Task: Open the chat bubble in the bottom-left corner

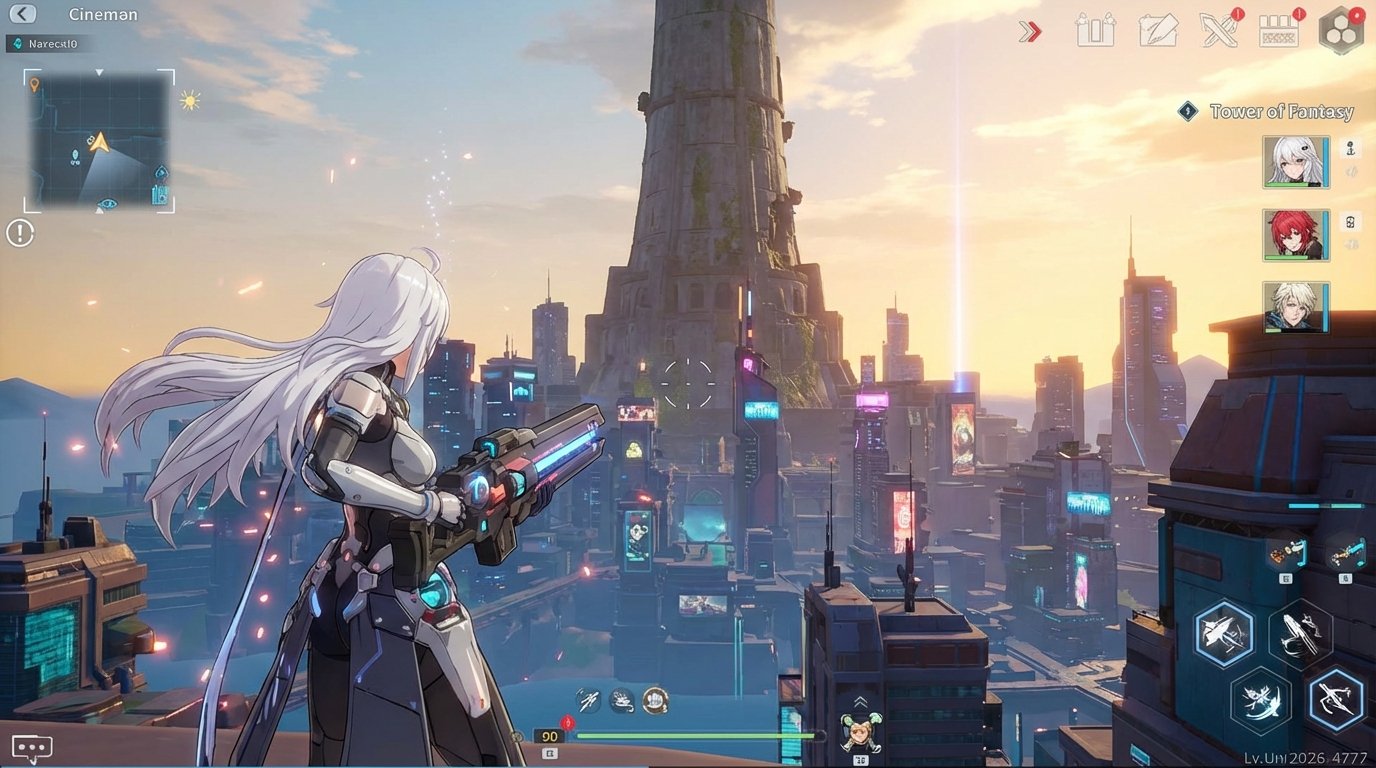Action: (x=31, y=746)
